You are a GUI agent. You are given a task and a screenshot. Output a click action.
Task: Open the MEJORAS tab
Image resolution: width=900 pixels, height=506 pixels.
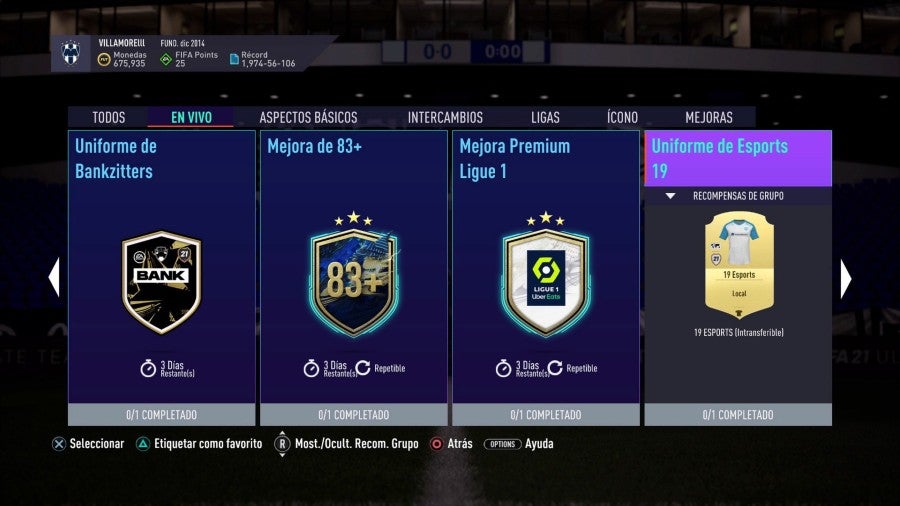click(x=709, y=117)
